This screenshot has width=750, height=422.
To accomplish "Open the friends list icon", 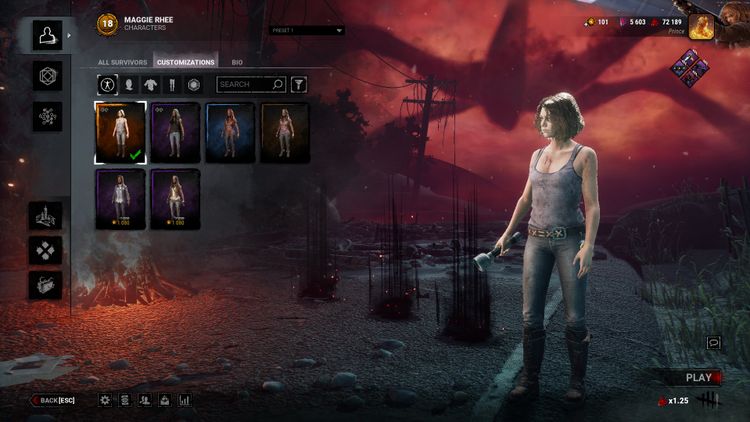I will pyautogui.click(x=145, y=400).
